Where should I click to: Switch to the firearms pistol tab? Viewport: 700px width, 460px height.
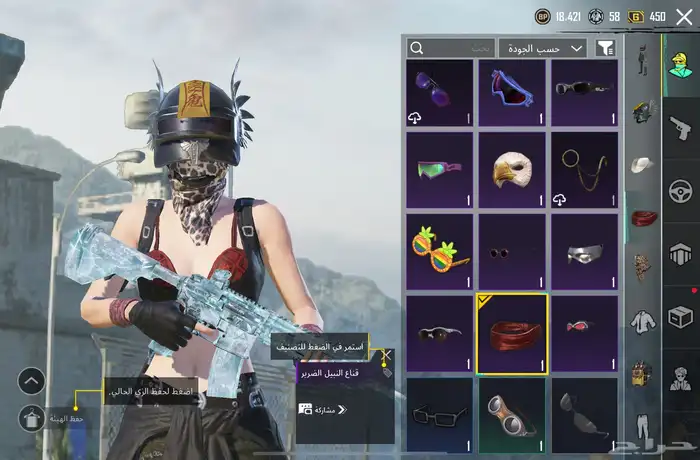point(681,128)
